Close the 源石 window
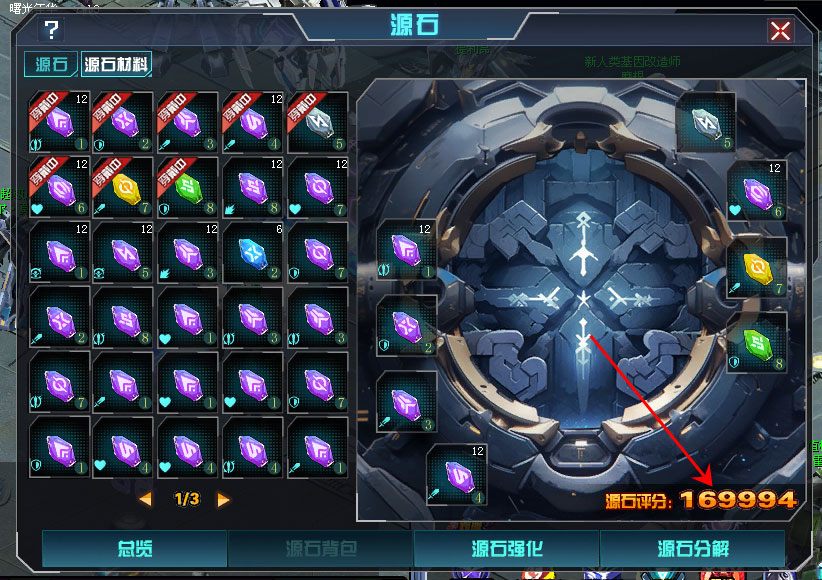822x580 pixels. 780,30
